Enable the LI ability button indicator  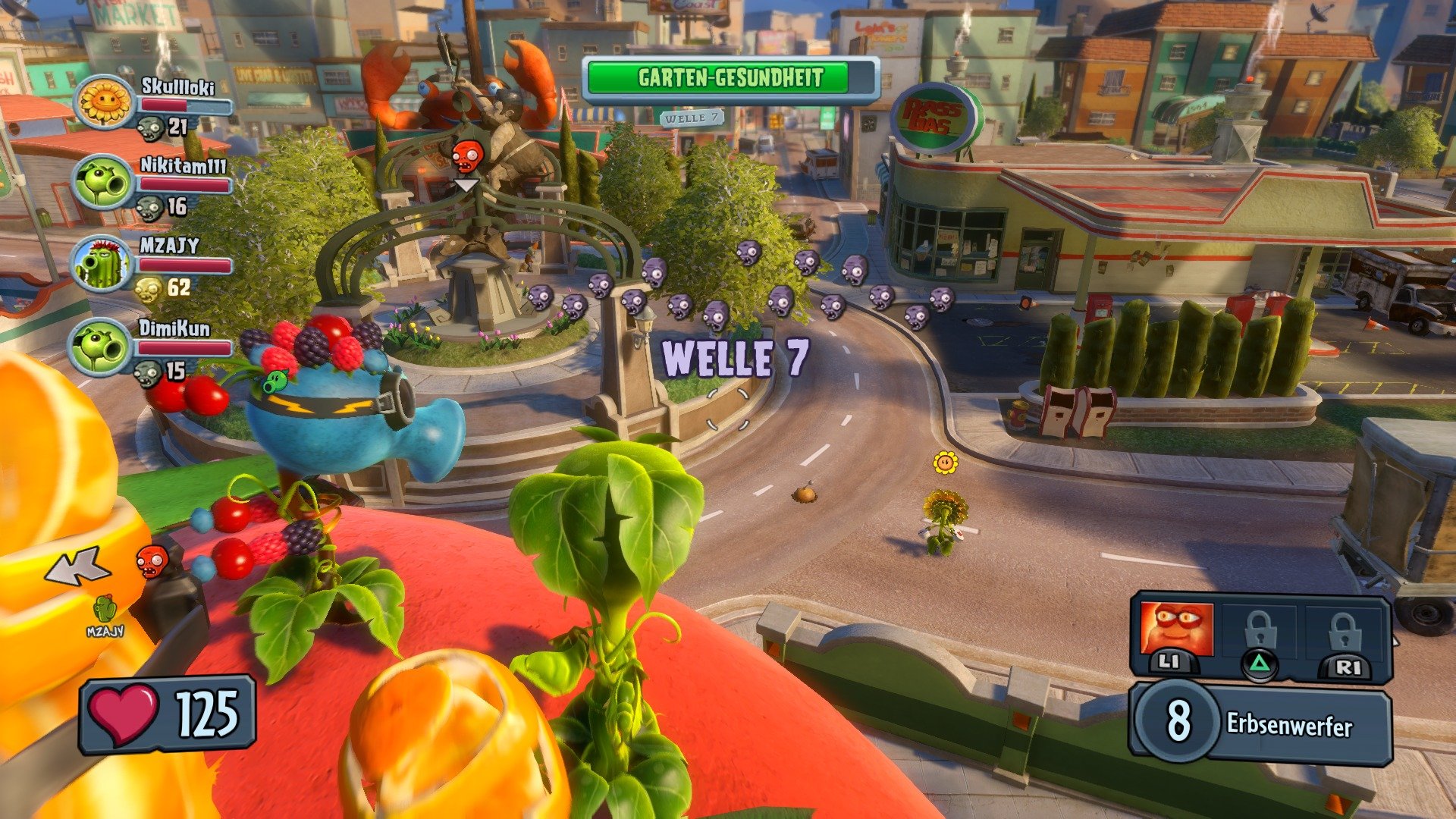(1170, 664)
